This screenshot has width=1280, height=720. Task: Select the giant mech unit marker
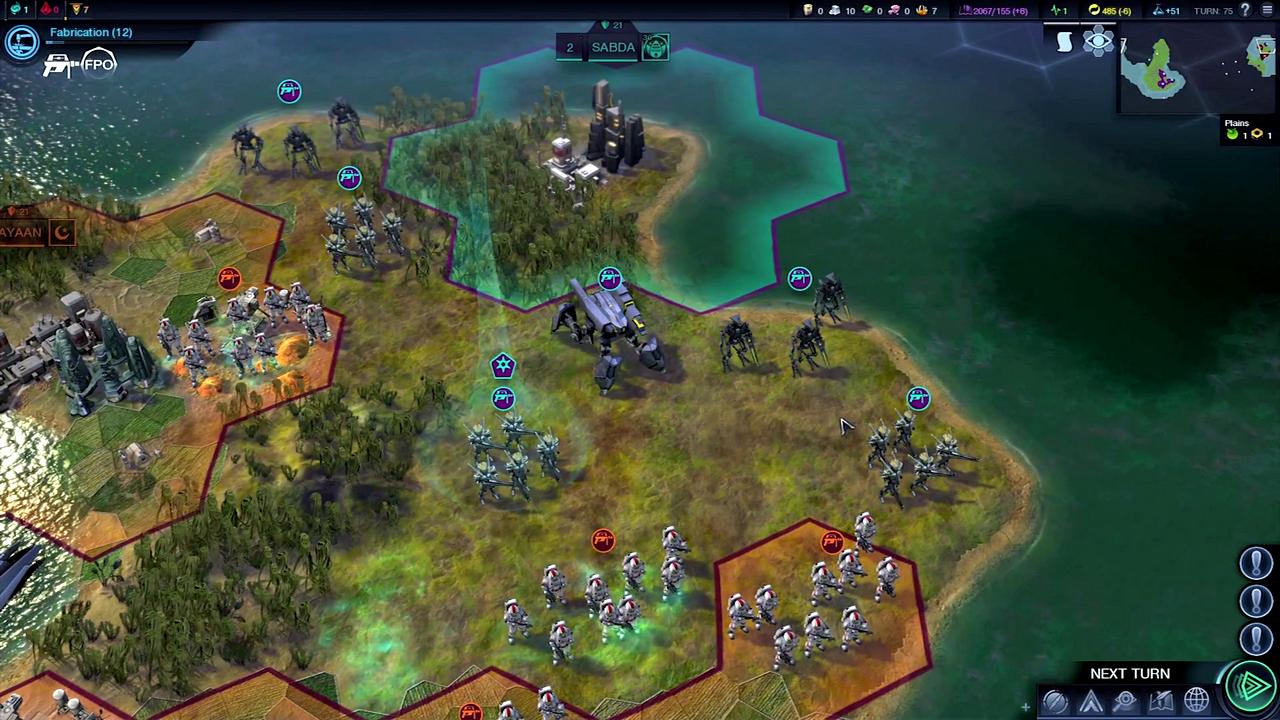610,279
